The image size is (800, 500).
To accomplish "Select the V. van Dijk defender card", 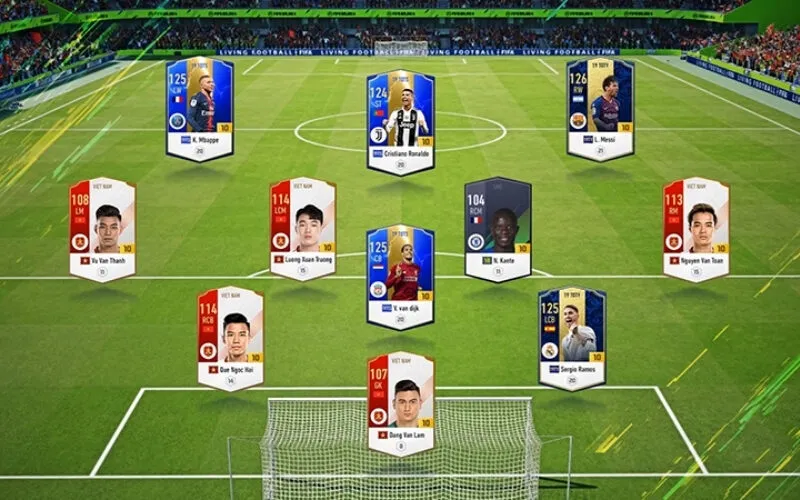I will tap(400, 275).
